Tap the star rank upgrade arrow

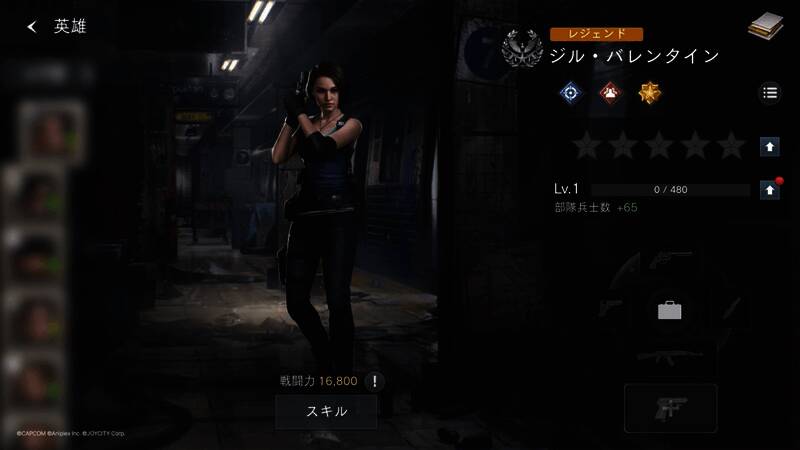click(x=770, y=146)
